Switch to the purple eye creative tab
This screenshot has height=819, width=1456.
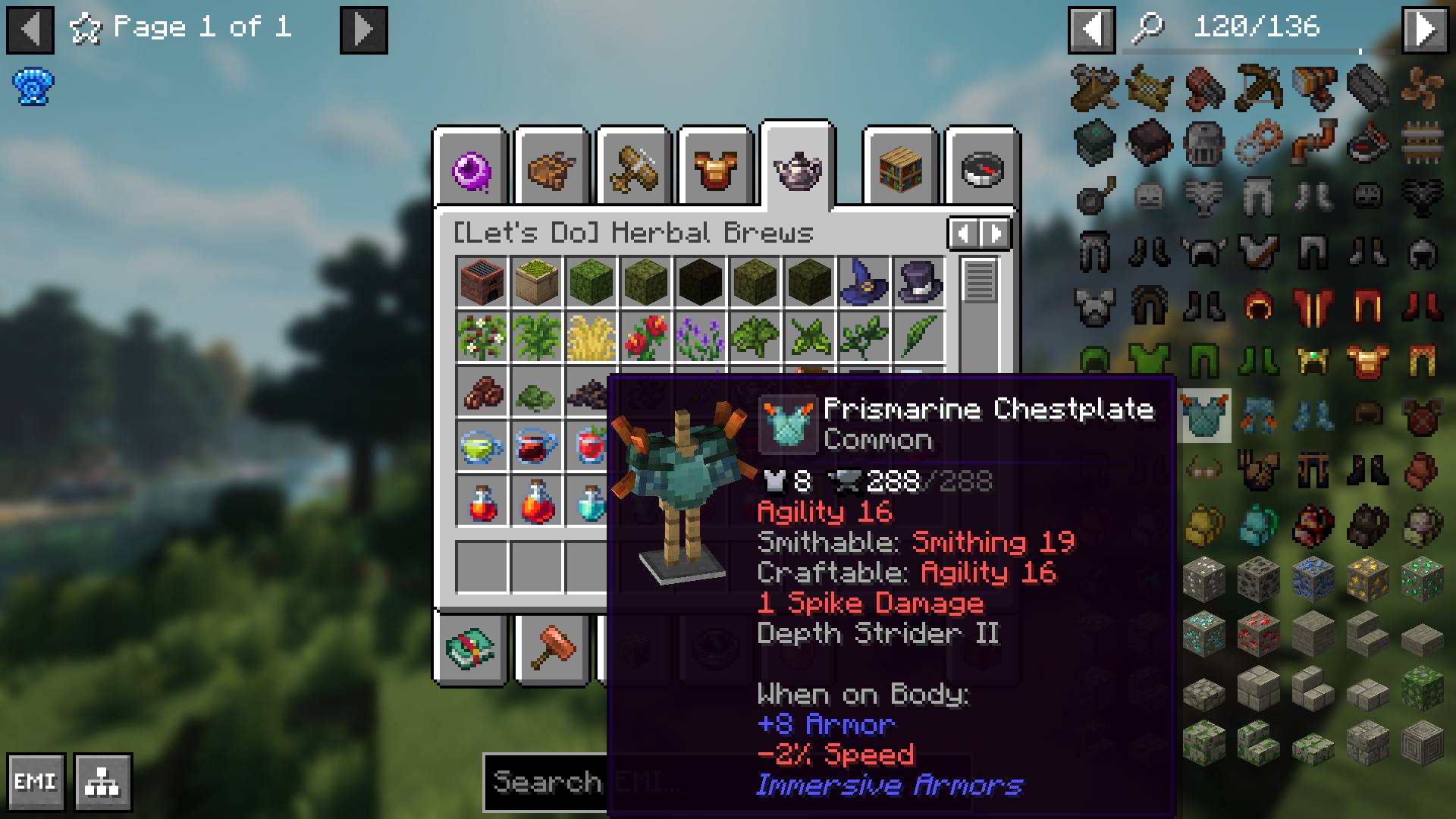tap(471, 168)
